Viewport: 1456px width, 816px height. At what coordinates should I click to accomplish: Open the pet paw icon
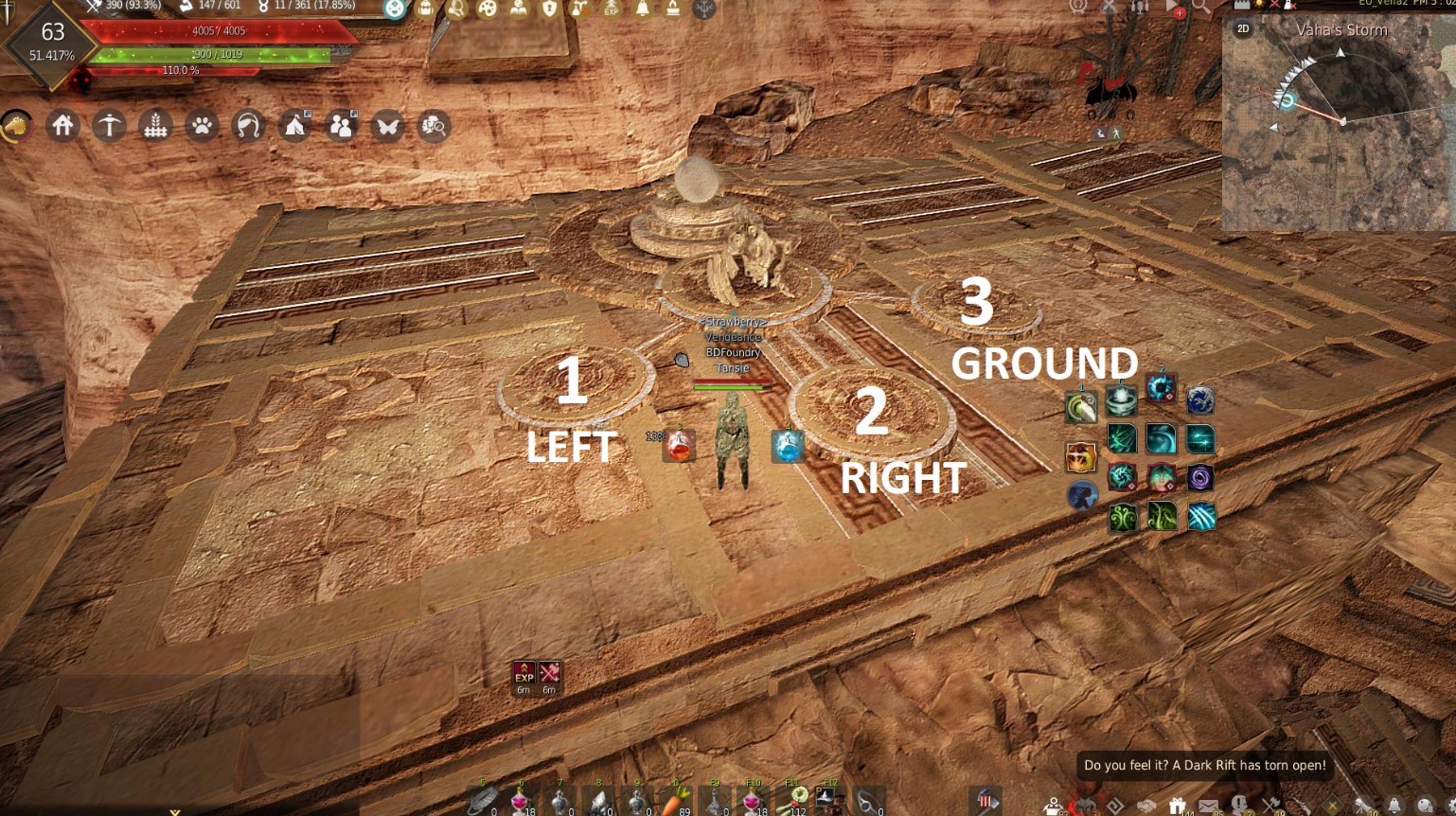pos(202,126)
